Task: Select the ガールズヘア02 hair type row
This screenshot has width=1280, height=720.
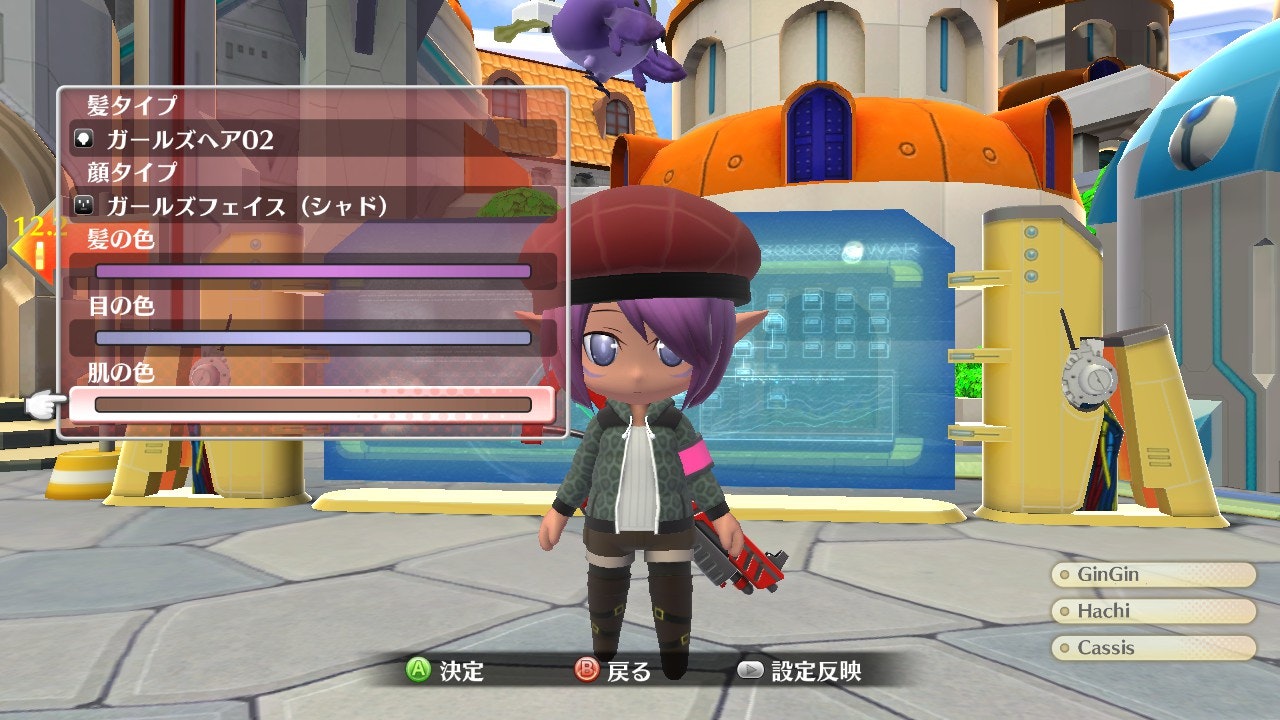Action: pyautogui.click(x=312, y=139)
